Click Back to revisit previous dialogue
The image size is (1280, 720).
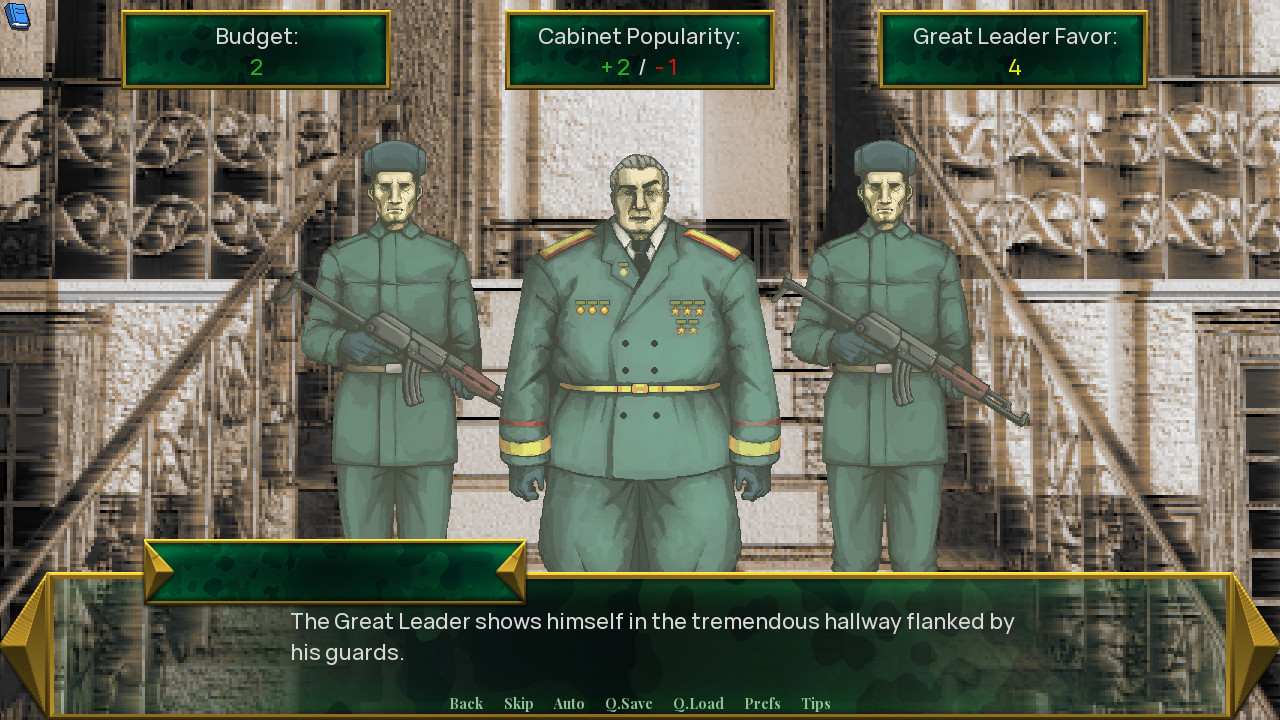tap(466, 703)
